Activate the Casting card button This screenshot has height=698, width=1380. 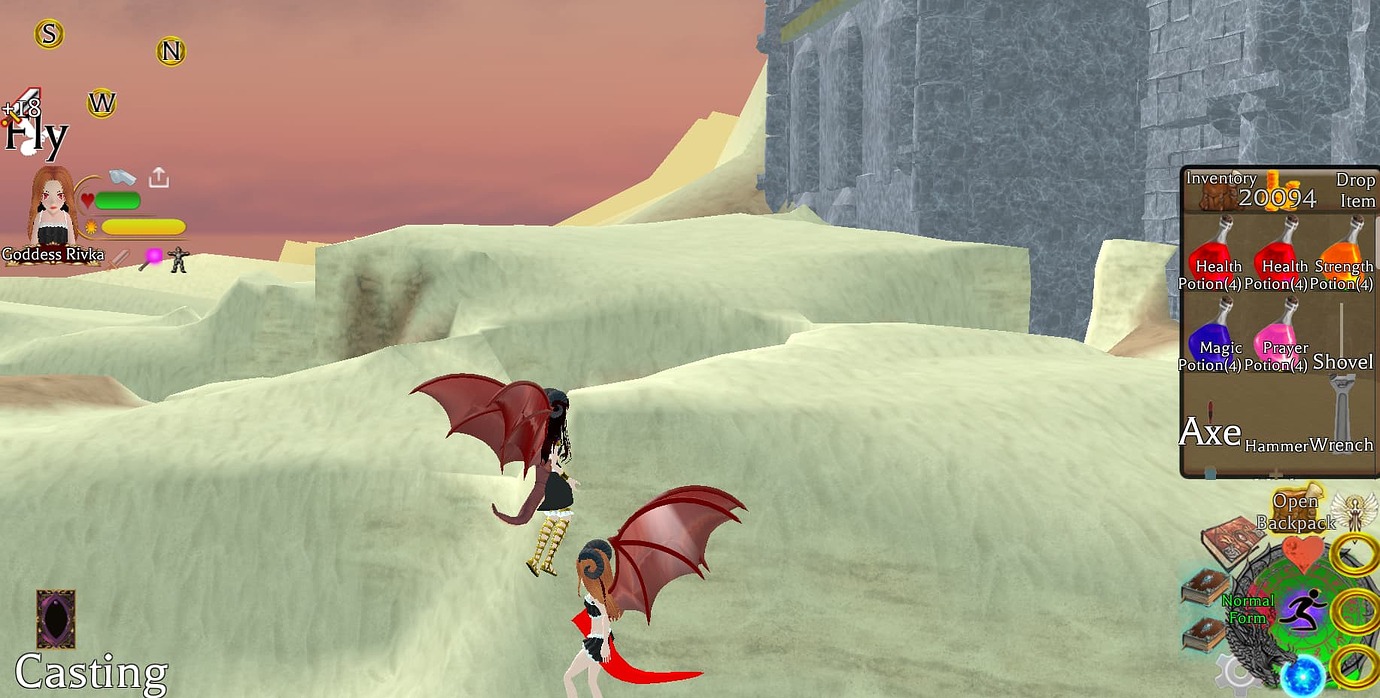(x=55, y=619)
